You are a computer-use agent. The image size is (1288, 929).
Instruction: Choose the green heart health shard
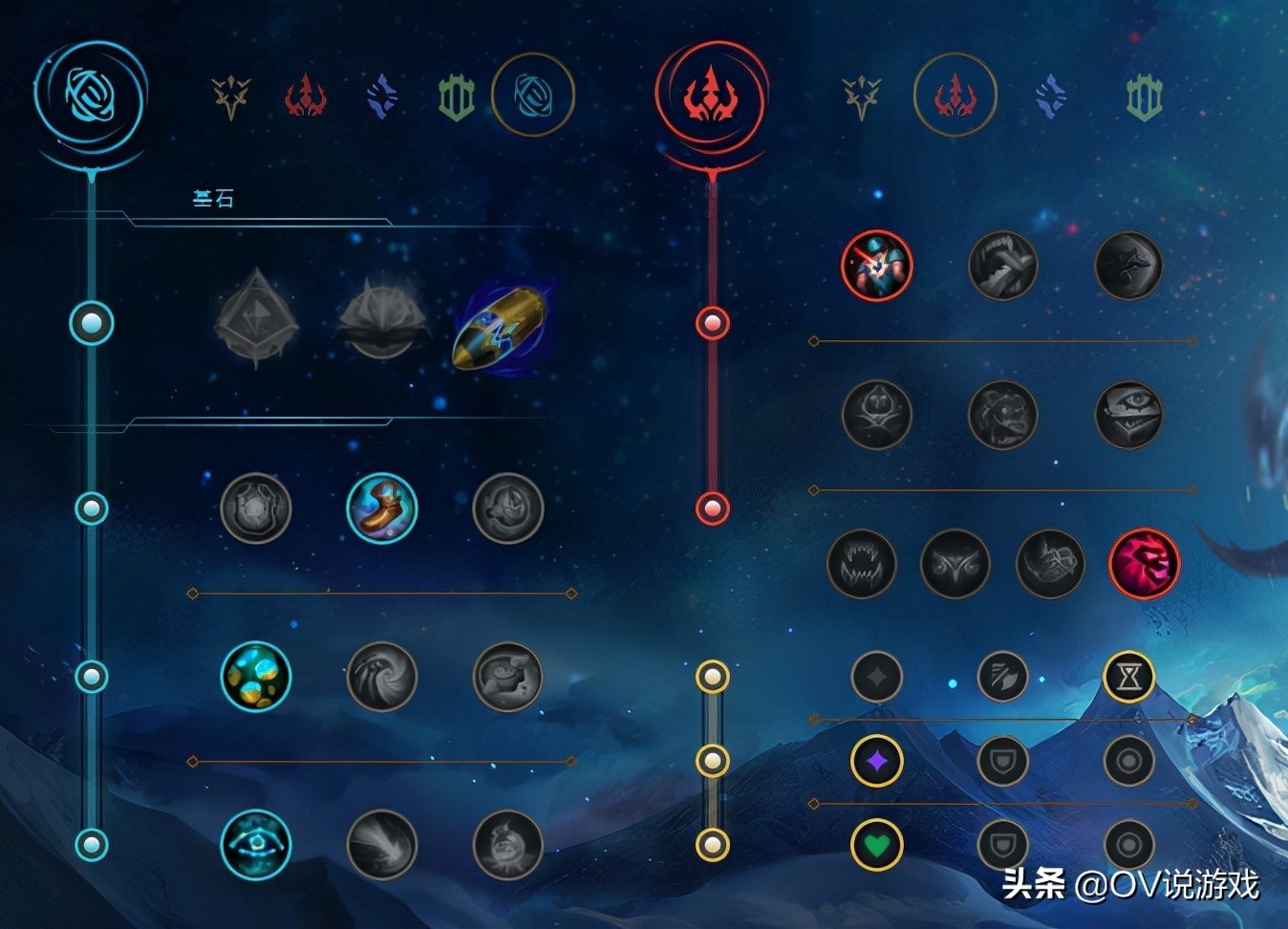876,845
